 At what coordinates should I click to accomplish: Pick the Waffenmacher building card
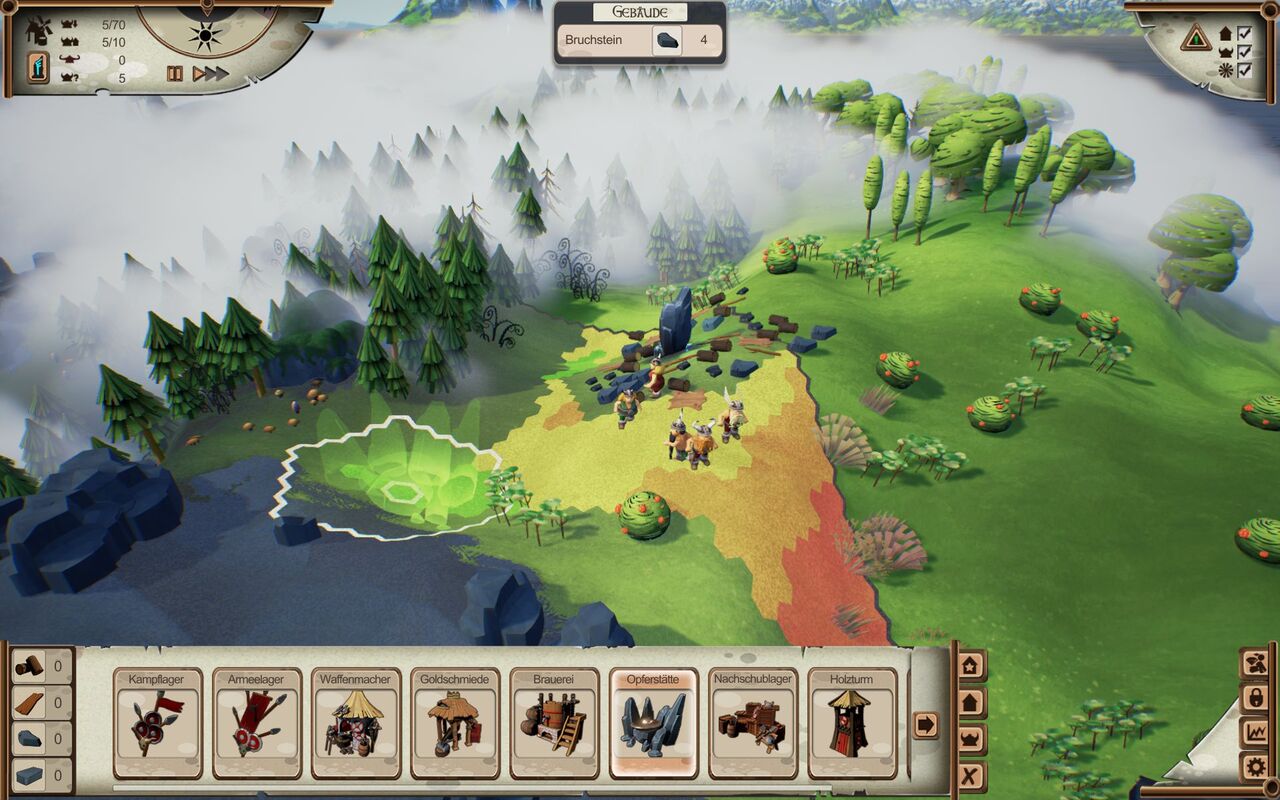(x=355, y=723)
